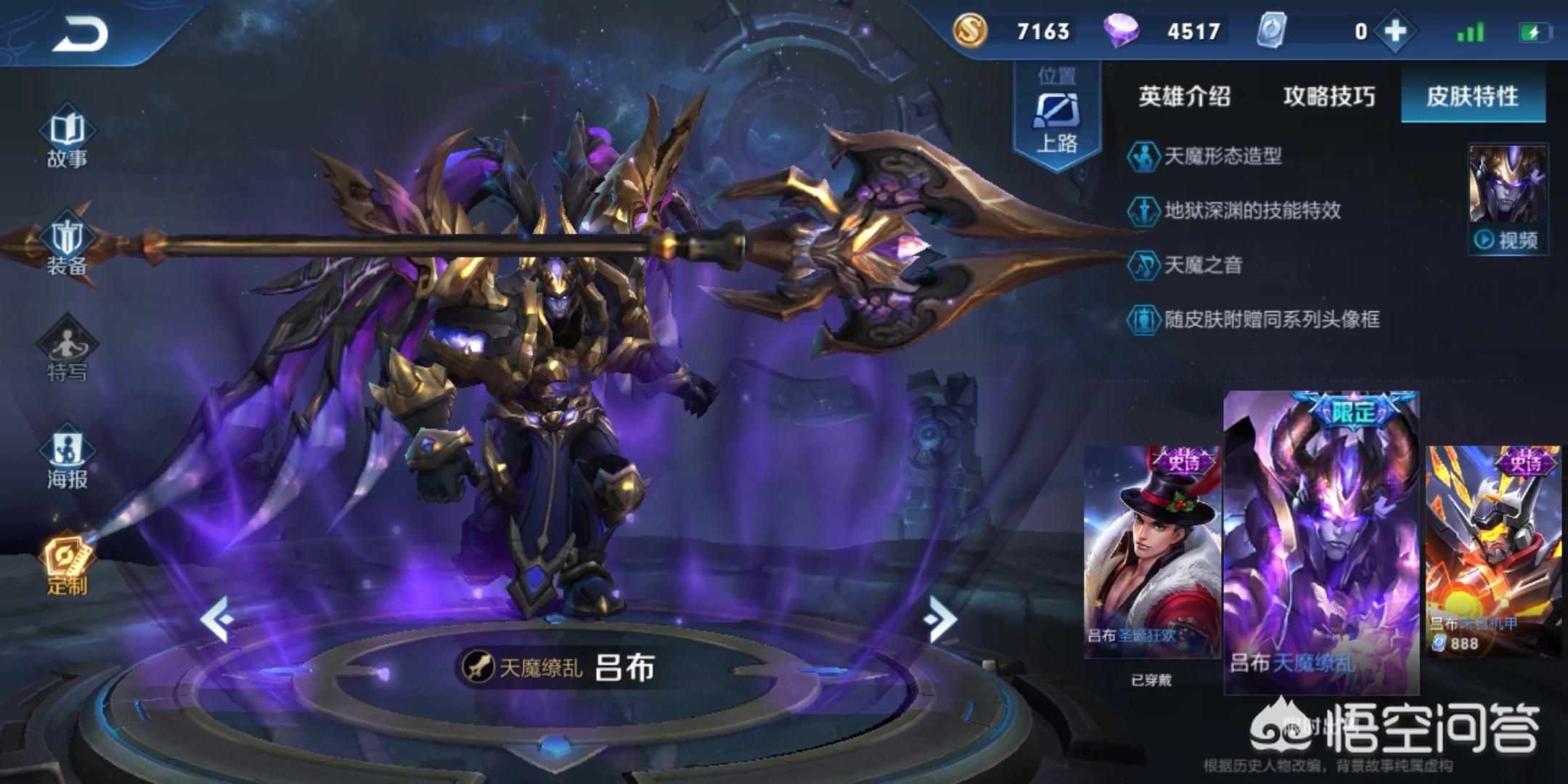1568x784 pixels.
Task: Open the 装备 equipment section
Action: point(67,247)
